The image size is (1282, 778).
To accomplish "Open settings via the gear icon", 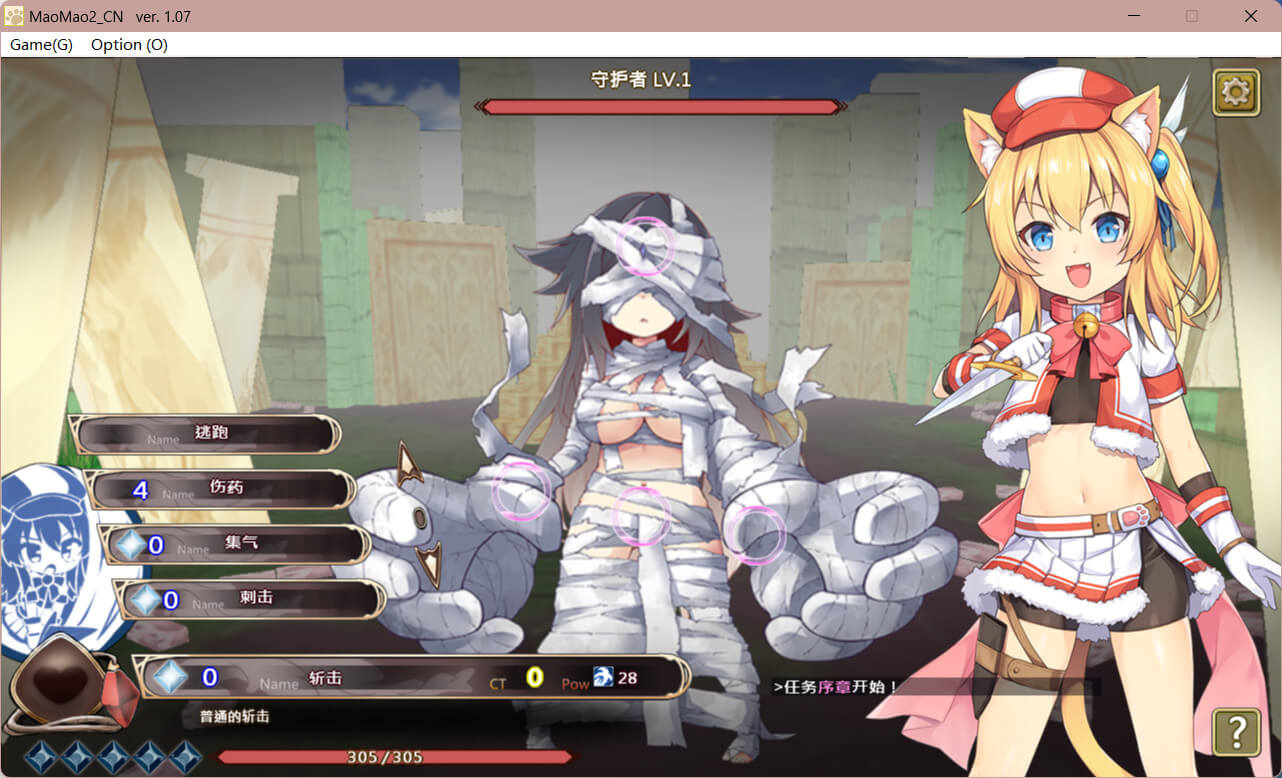I will point(1236,92).
